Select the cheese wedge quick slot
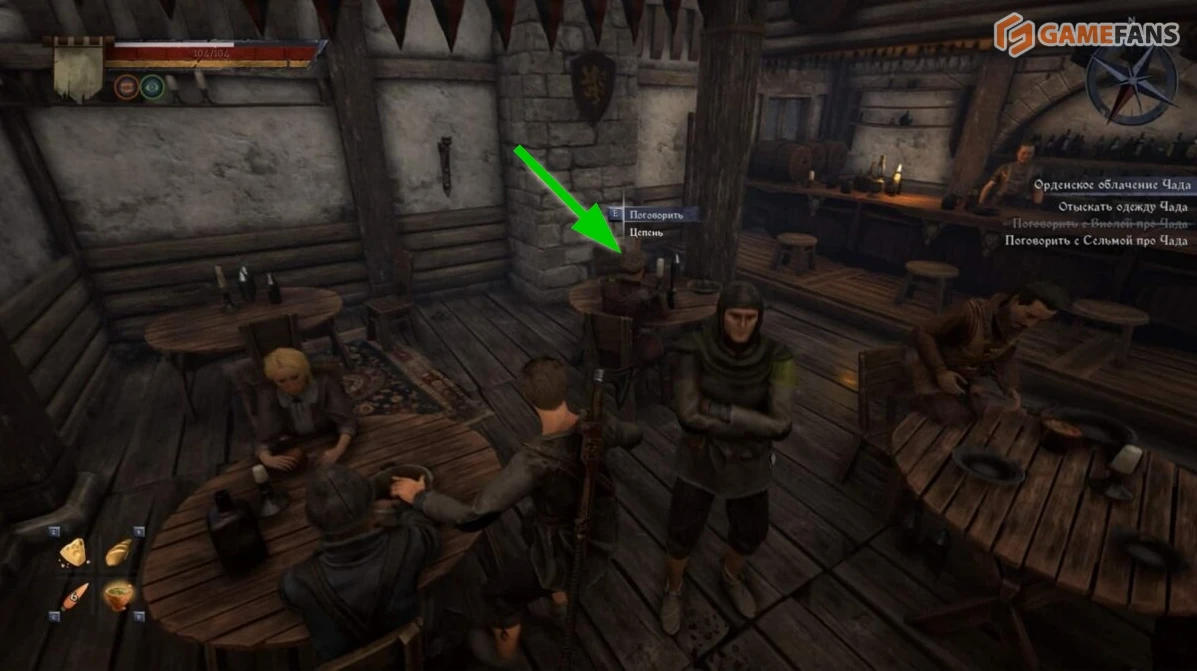Image resolution: width=1197 pixels, height=671 pixels. tap(73, 551)
